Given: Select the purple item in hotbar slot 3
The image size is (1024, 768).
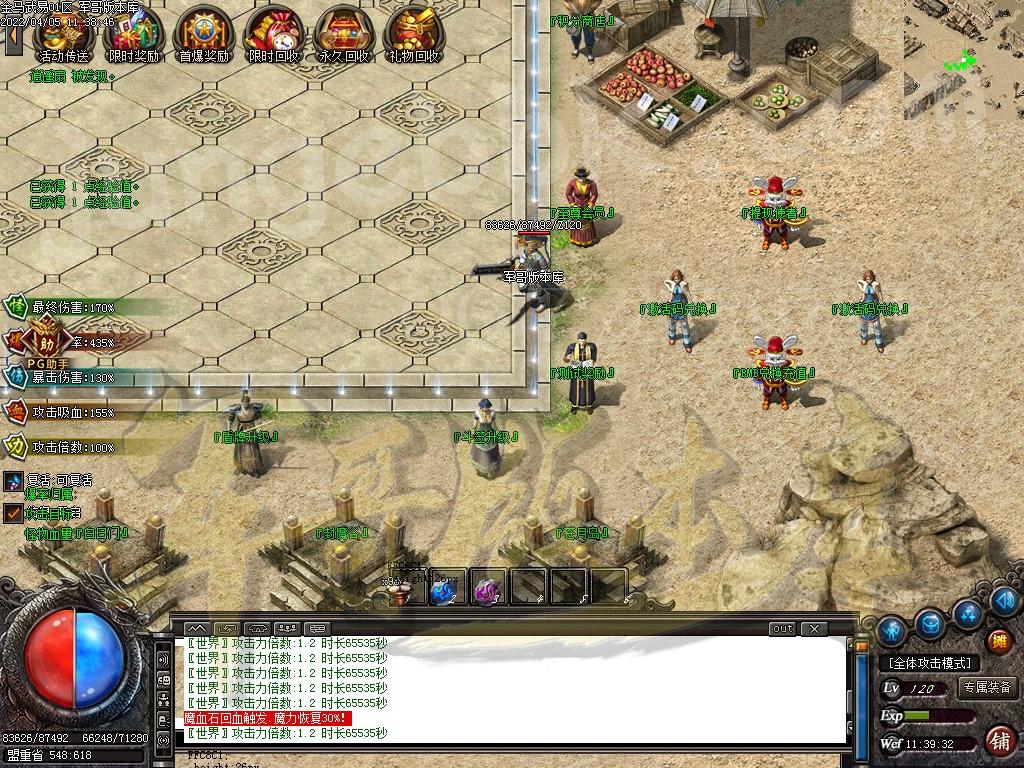Looking at the screenshot, I should 487,590.
